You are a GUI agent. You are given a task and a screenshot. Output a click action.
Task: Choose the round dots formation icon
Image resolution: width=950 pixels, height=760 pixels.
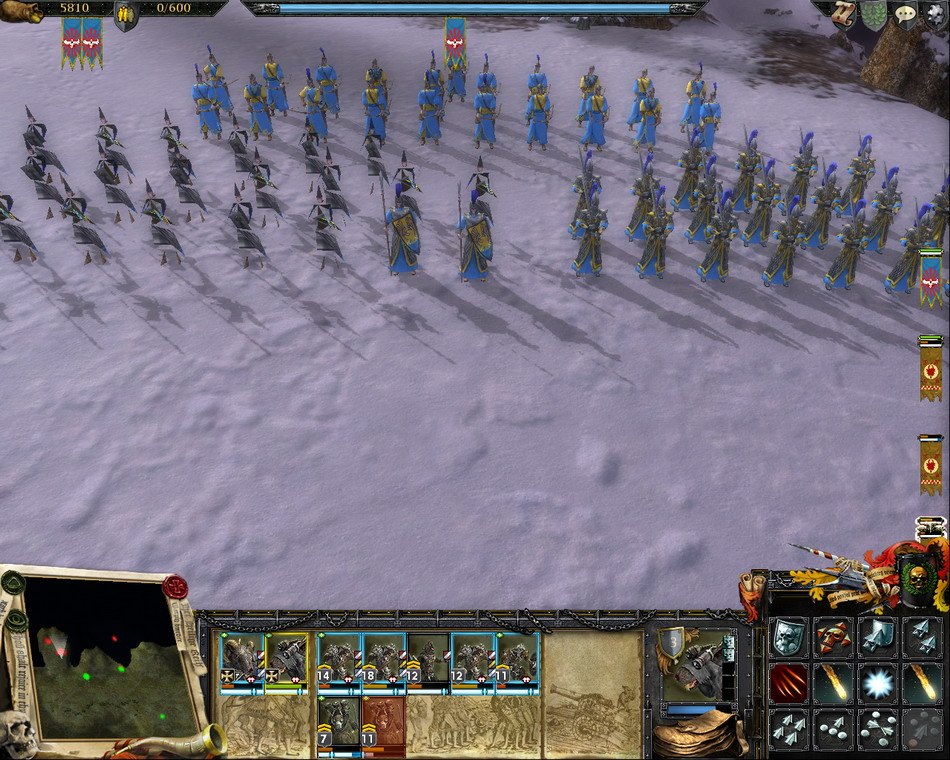click(832, 730)
